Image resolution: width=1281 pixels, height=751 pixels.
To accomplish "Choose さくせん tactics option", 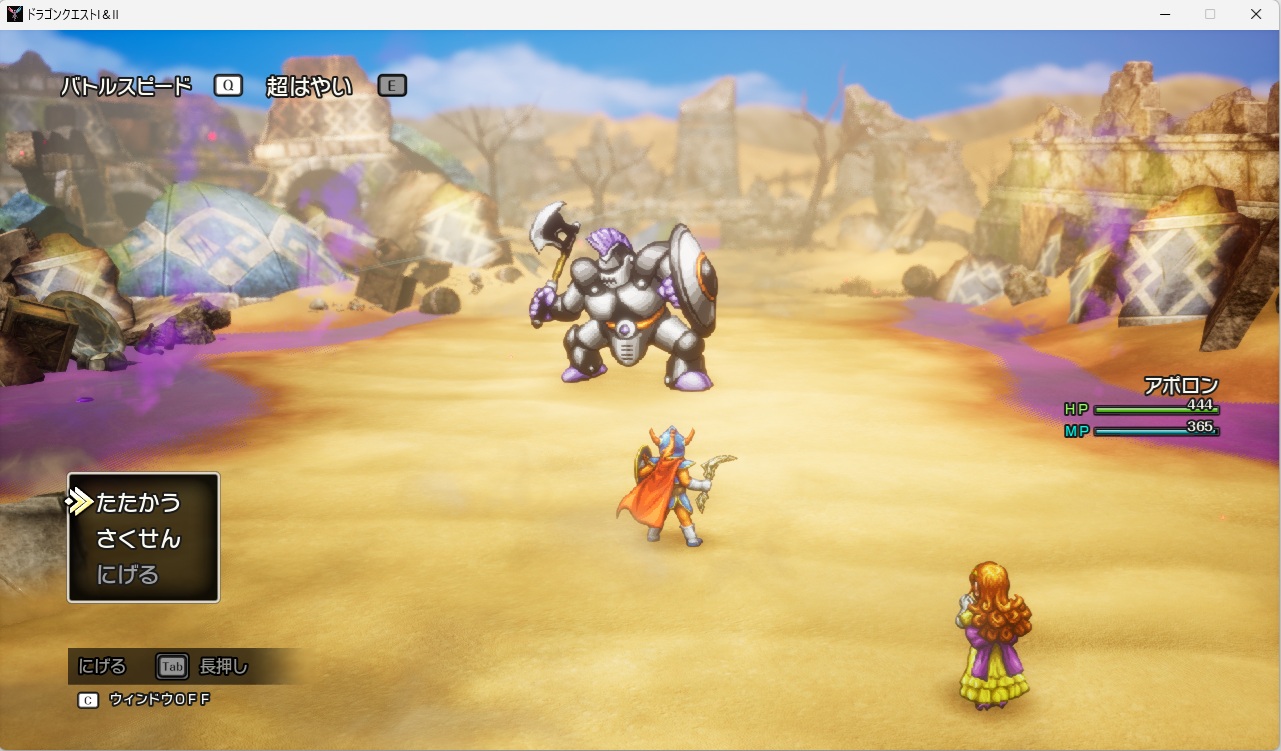I will 138,539.
